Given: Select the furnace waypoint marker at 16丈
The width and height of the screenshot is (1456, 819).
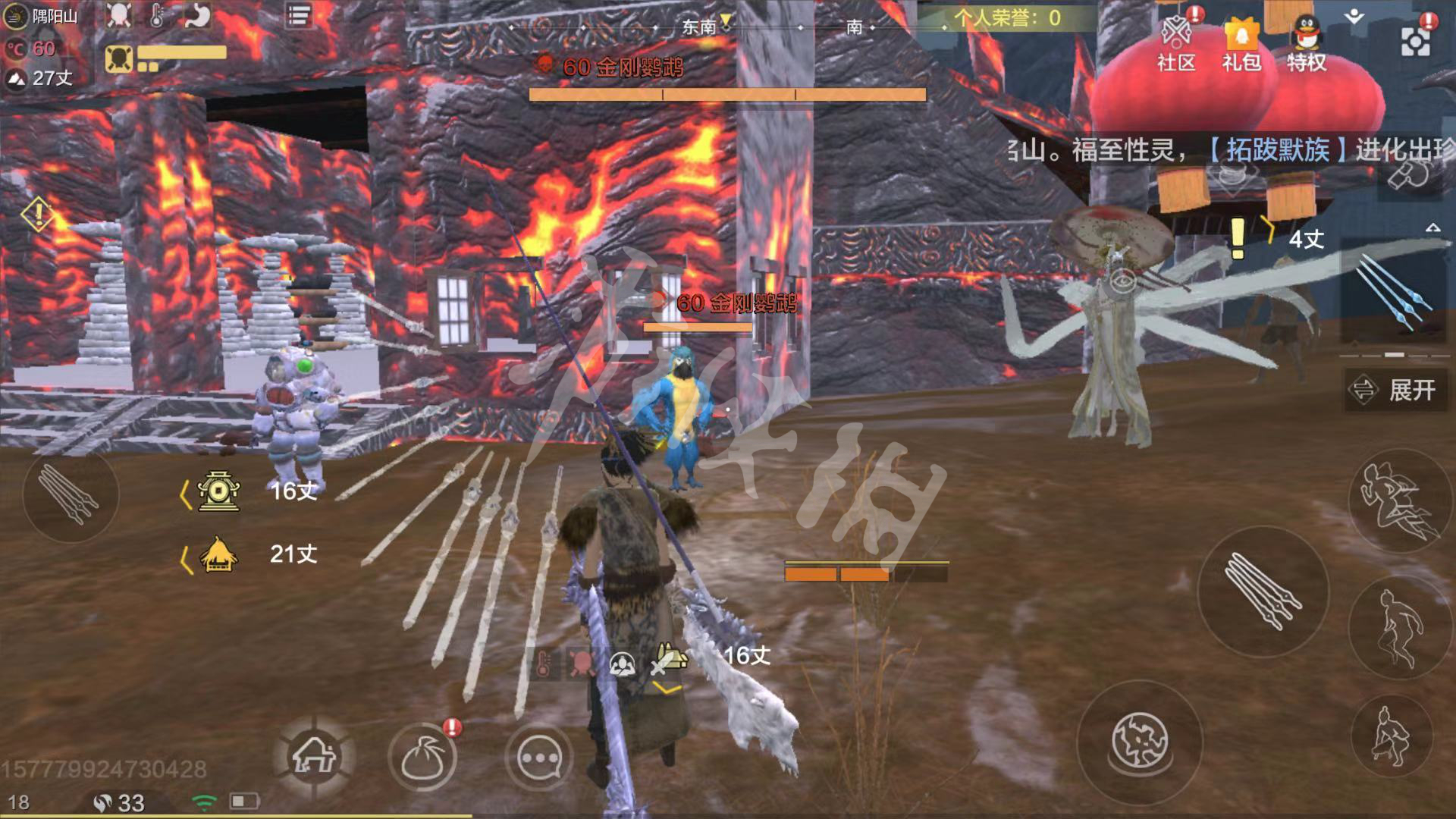Looking at the screenshot, I should click(218, 491).
